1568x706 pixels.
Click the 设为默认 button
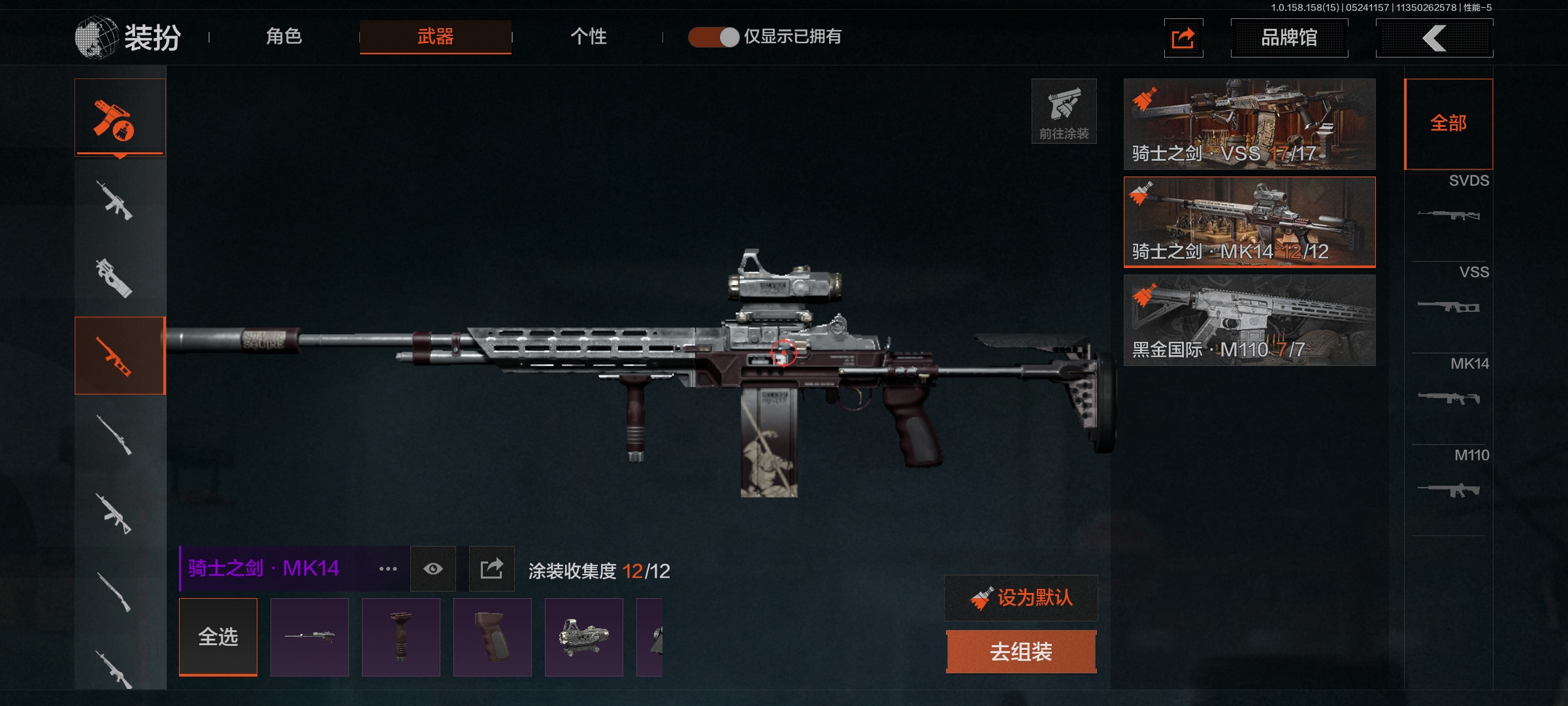[1021, 597]
